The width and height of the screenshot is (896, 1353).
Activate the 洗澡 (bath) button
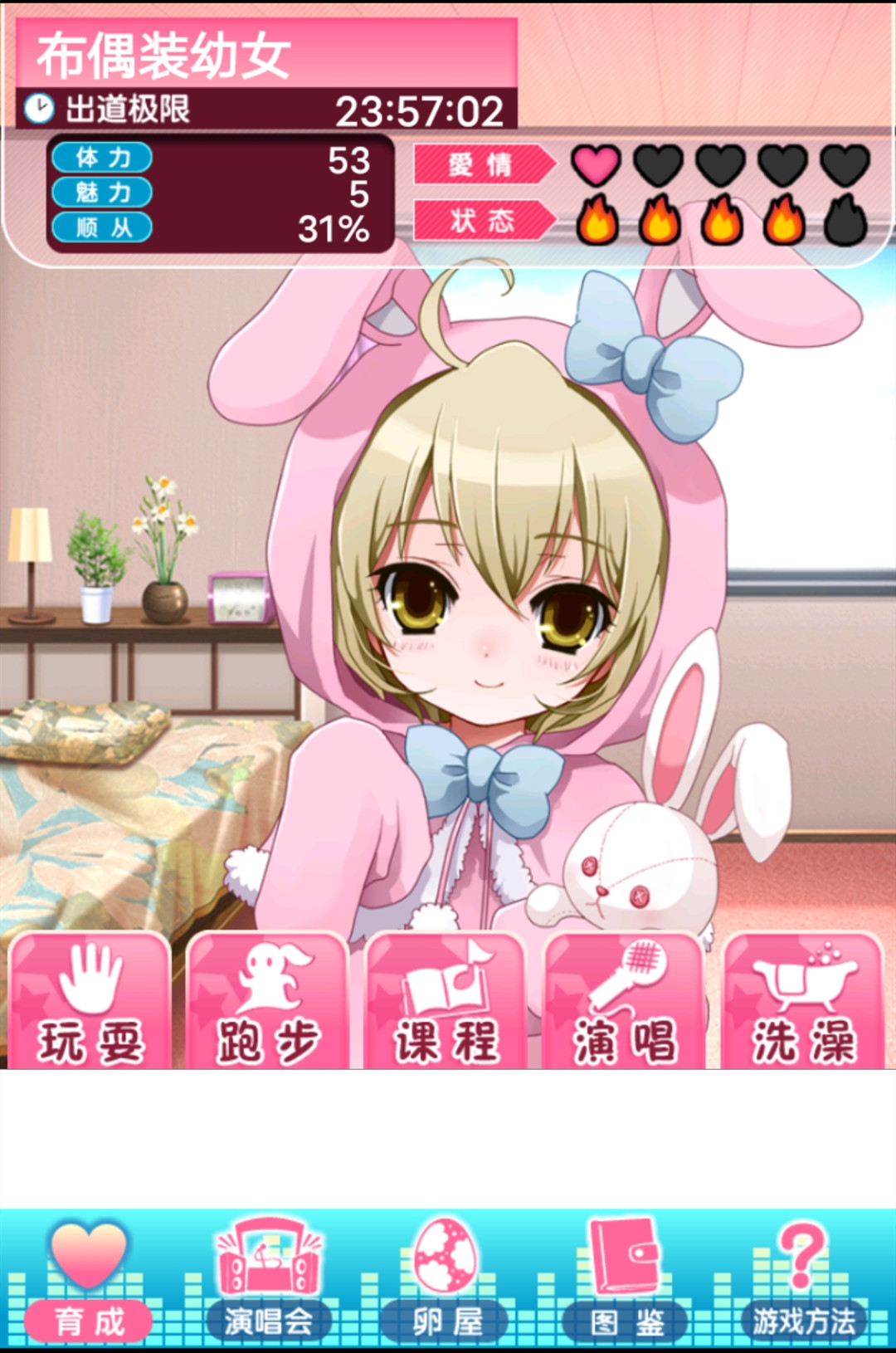click(x=803, y=1002)
